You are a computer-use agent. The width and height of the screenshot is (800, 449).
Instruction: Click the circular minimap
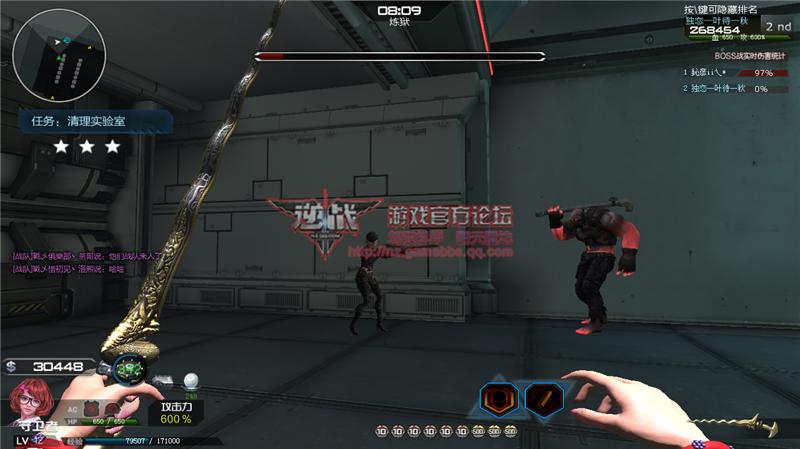pyautogui.click(x=56, y=58)
